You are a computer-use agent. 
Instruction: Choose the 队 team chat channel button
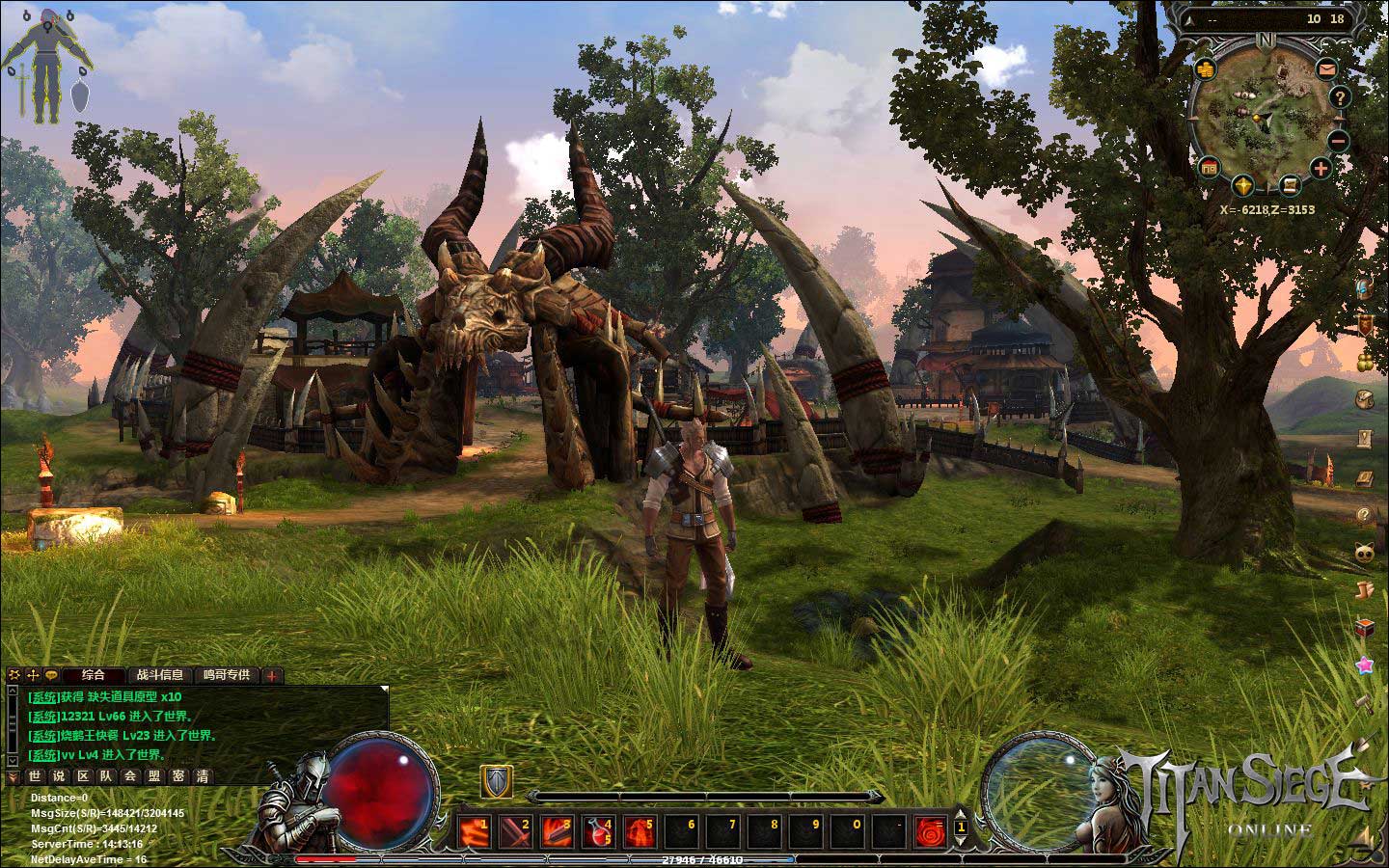106,775
